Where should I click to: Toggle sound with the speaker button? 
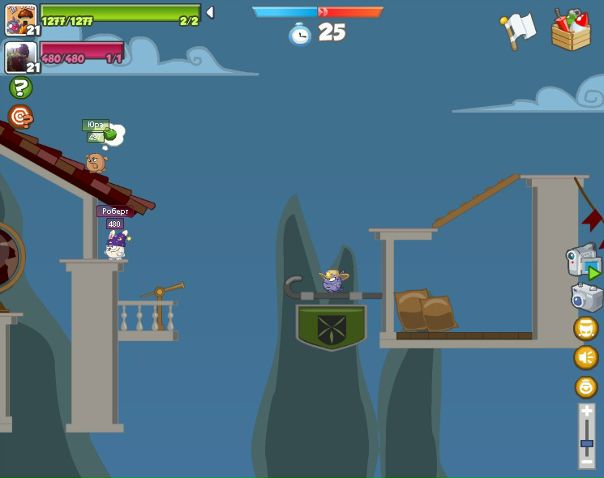pos(586,357)
